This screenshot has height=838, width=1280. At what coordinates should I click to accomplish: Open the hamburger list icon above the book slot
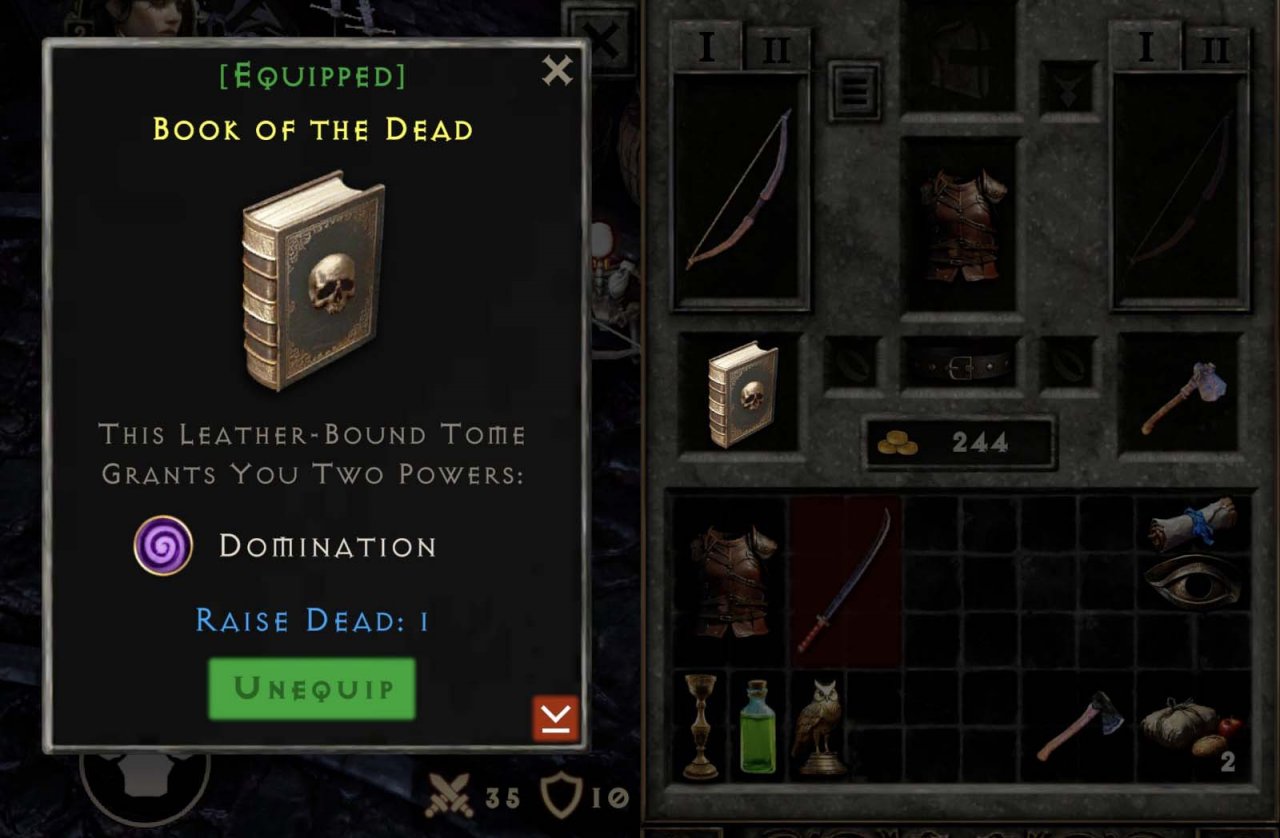(854, 90)
